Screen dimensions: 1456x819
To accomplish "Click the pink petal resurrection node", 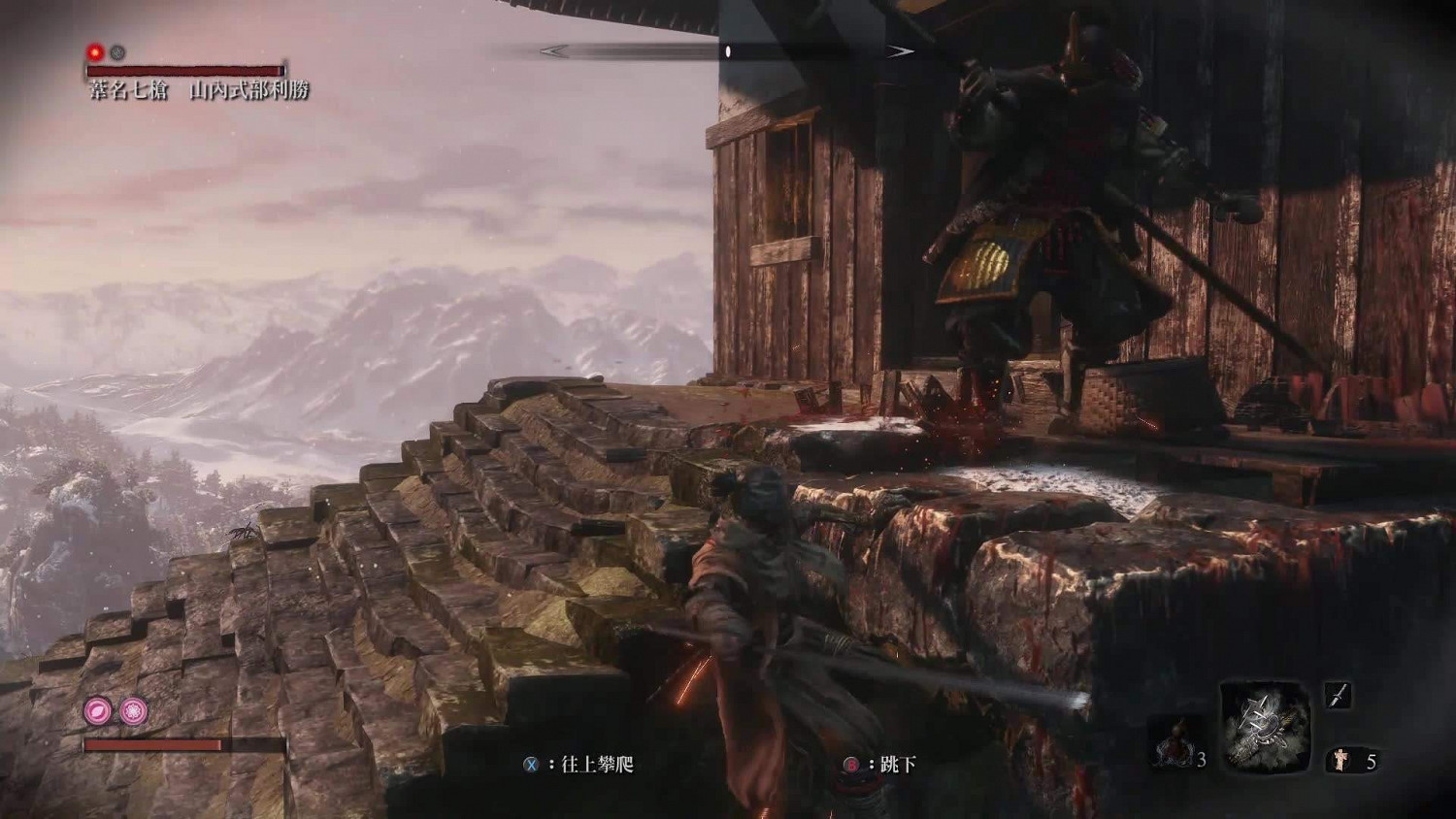I will (x=98, y=711).
